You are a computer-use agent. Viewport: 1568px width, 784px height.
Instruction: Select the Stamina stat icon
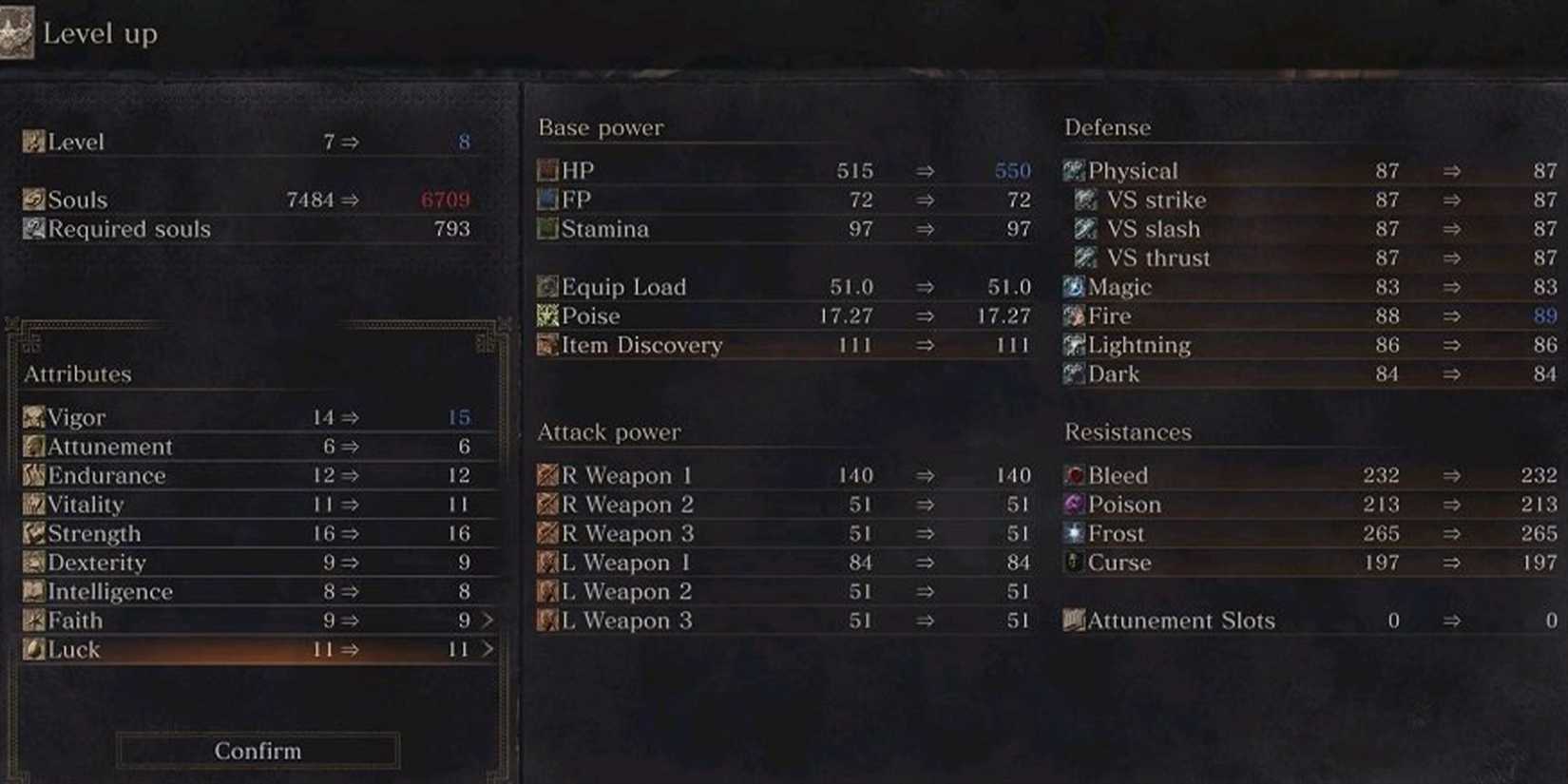point(546,229)
